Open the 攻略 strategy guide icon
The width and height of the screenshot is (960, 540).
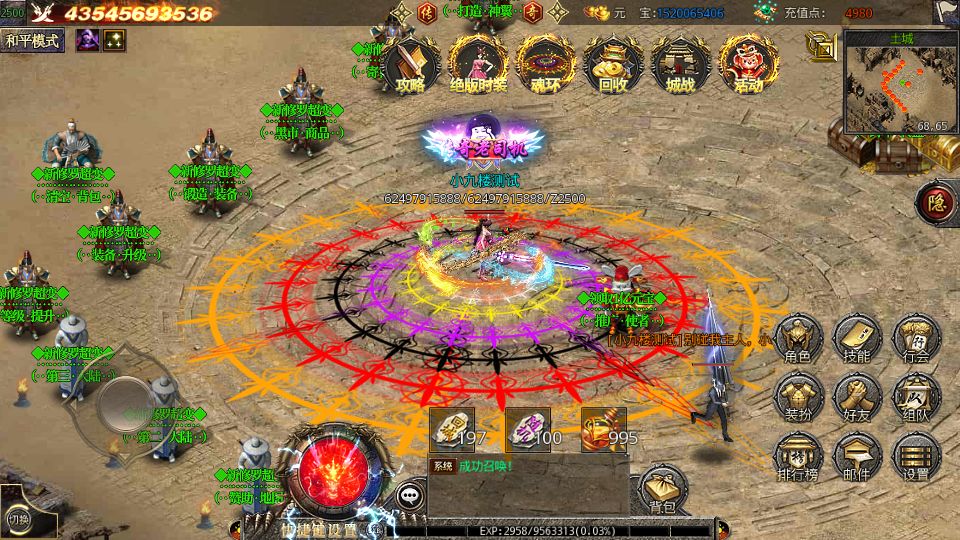click(410, 63)
